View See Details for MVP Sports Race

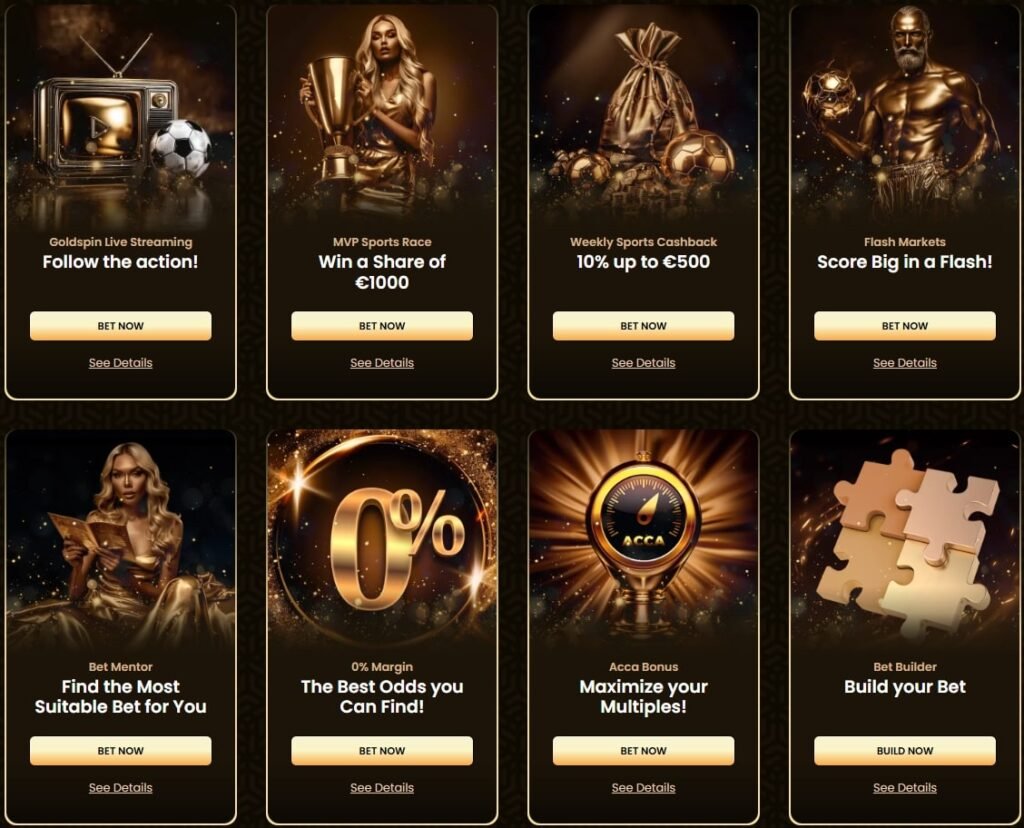382,363
